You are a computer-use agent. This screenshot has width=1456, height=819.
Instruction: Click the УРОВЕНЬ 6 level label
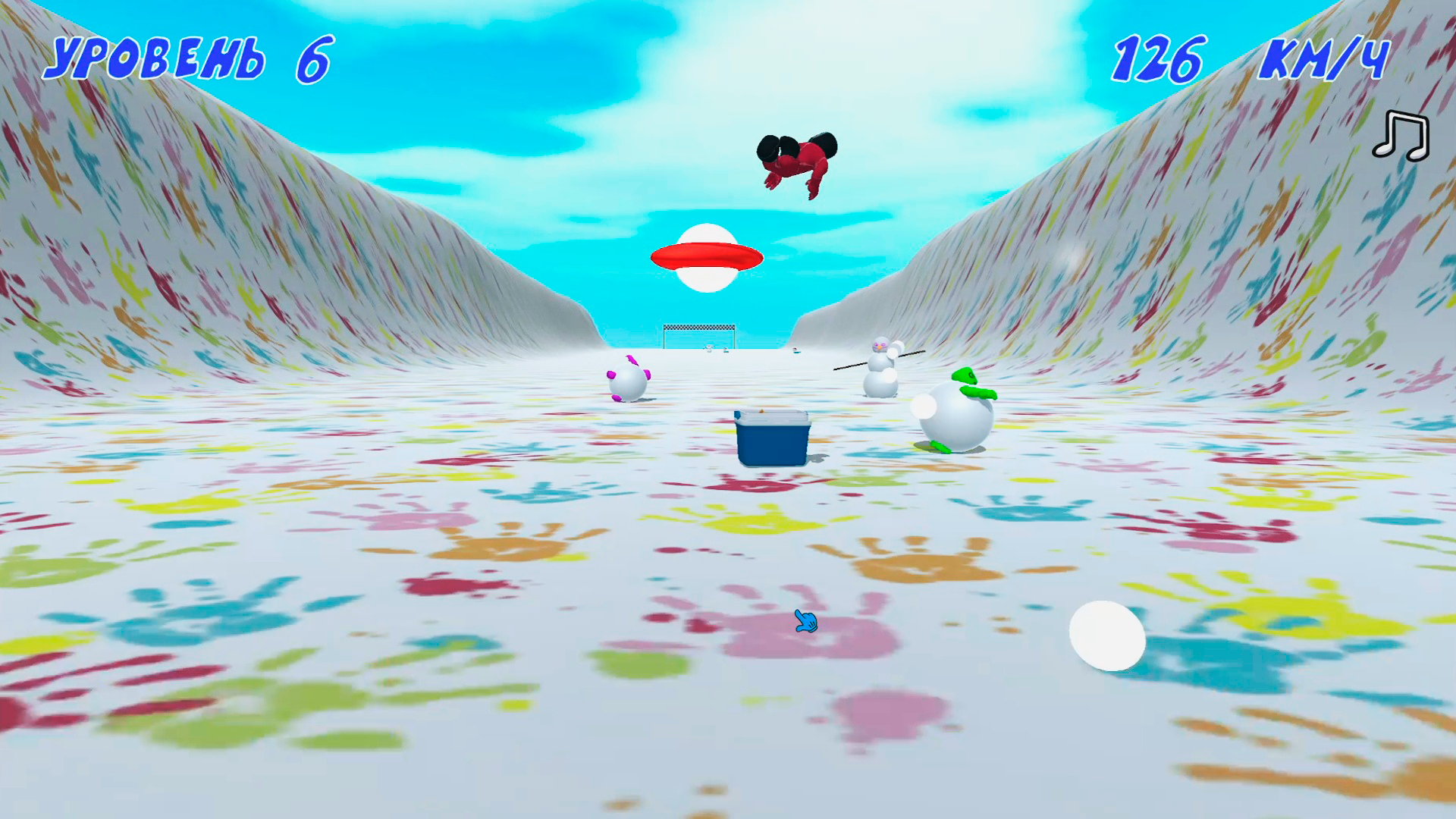[x=188, y=57]
